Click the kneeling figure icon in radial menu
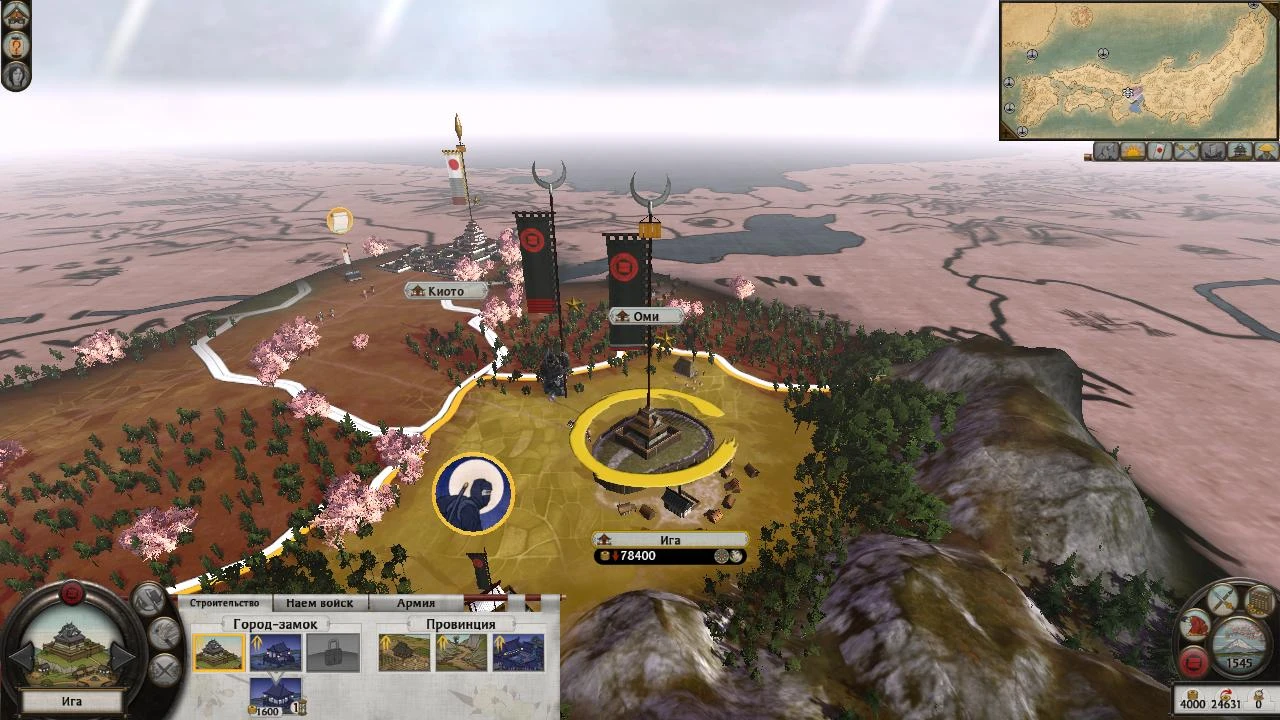This screenshot has width=1280, height=720. [1194, 626]
